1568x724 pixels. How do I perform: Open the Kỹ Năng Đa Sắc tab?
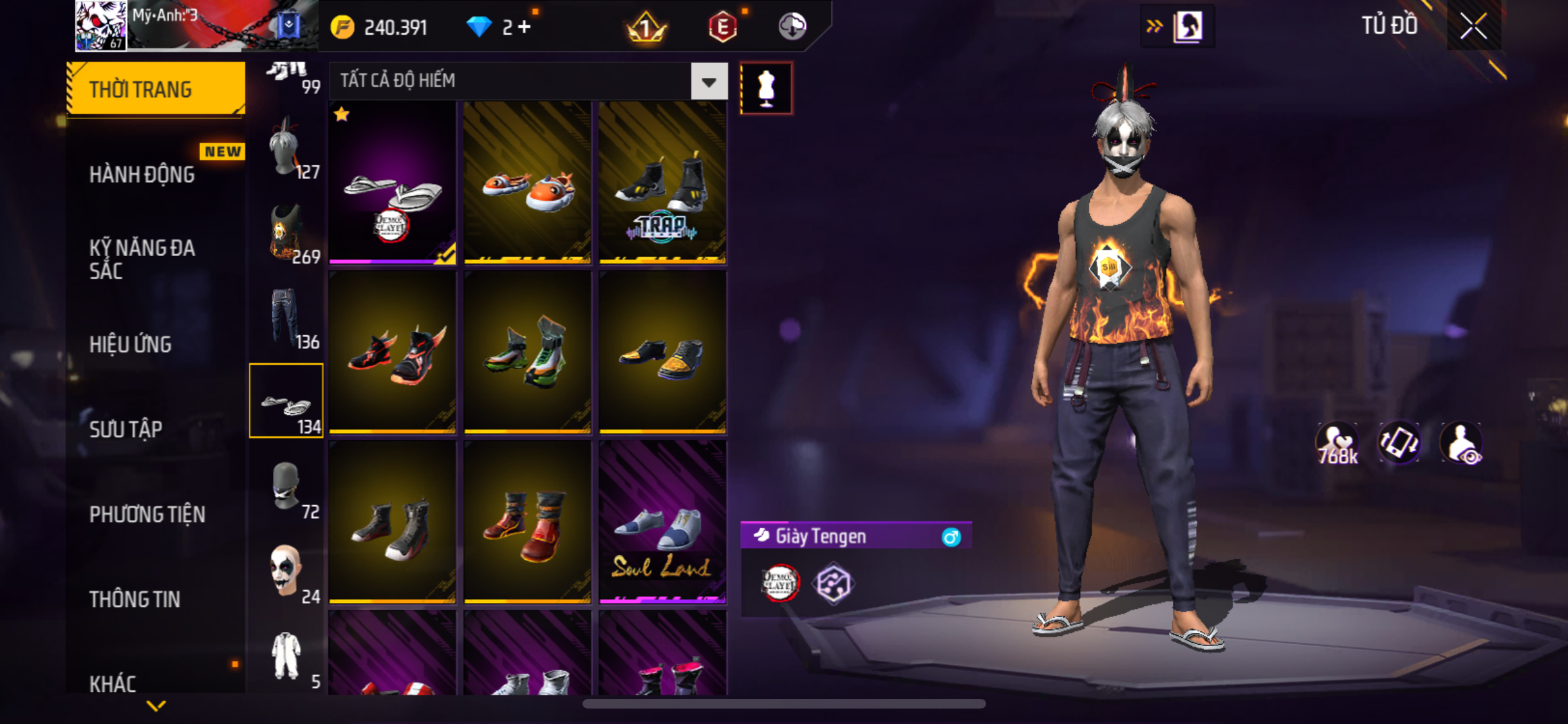pos(142,259)
